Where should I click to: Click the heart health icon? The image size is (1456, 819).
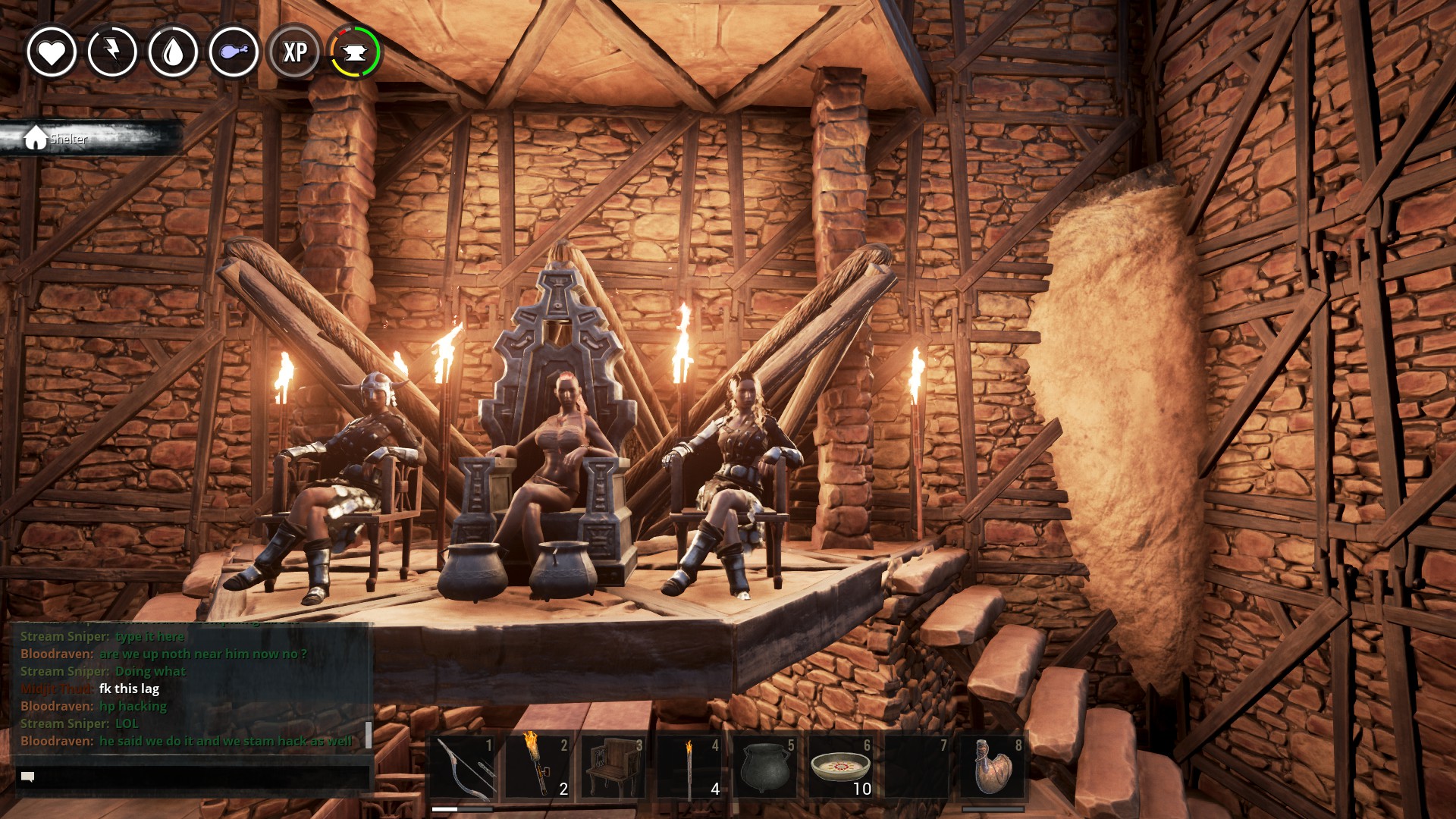click(x=52, y=52)
